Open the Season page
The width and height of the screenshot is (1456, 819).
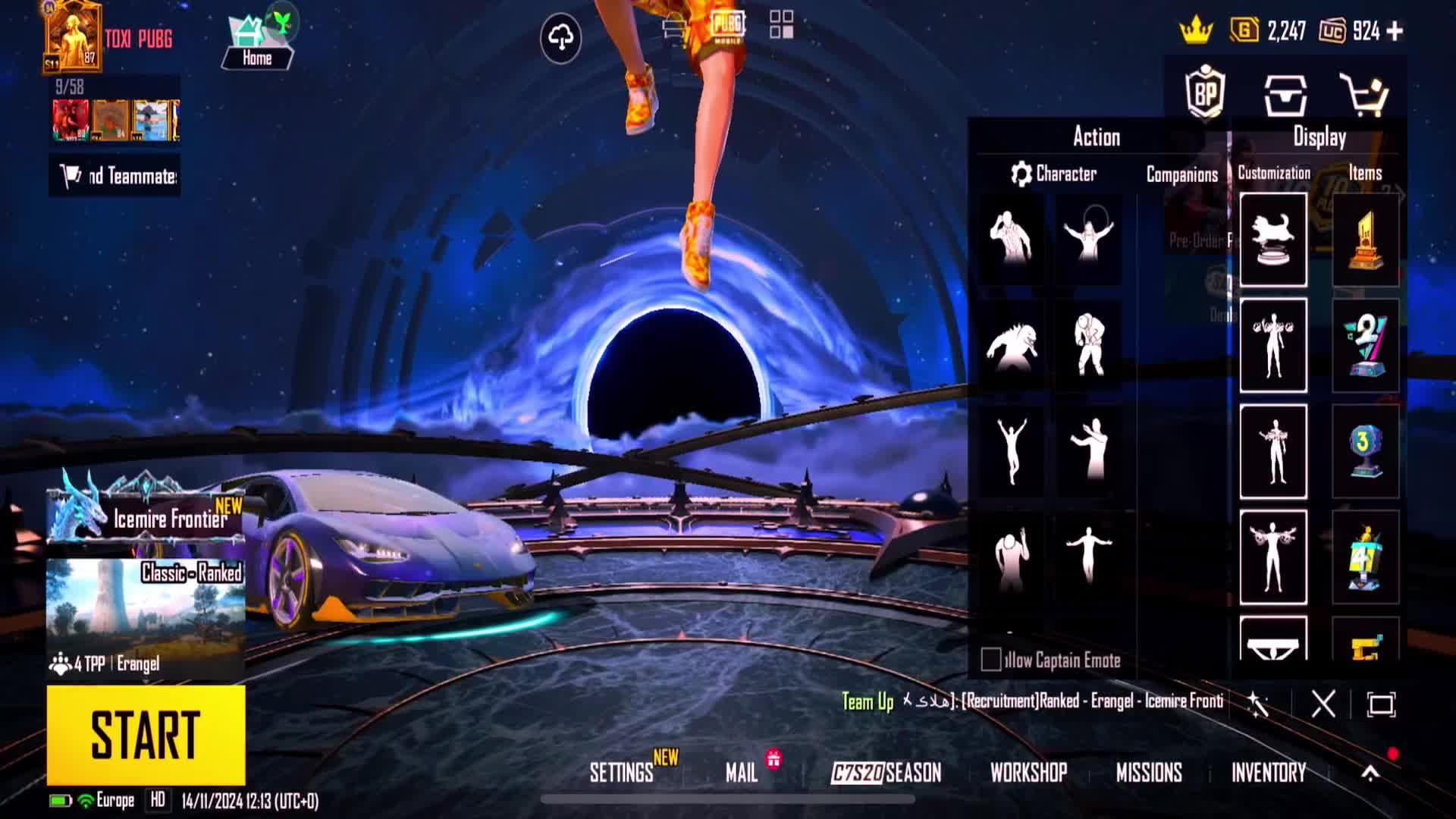point(886,773)
